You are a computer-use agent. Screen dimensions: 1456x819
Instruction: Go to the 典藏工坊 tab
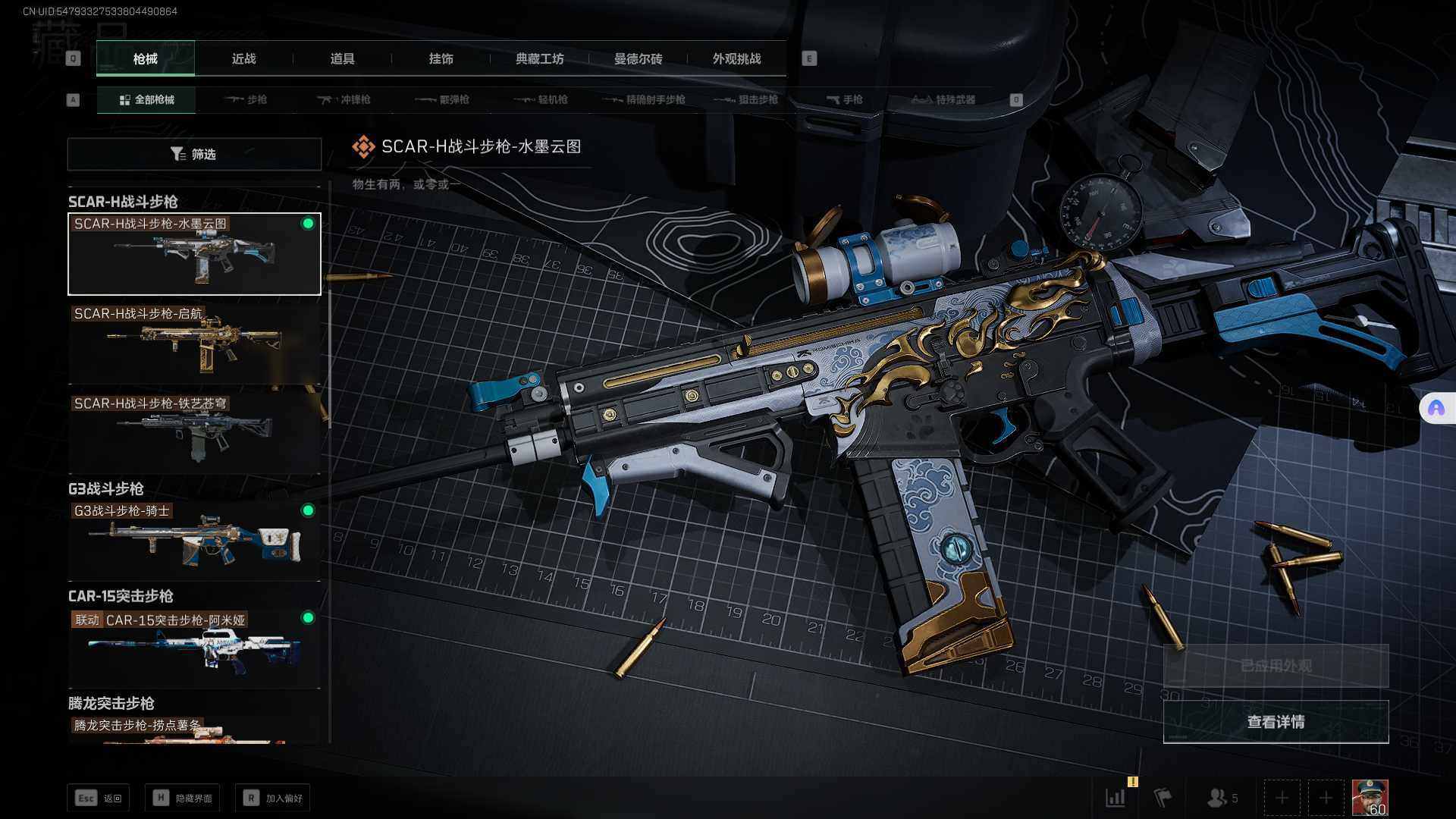[x=539, y=59]
